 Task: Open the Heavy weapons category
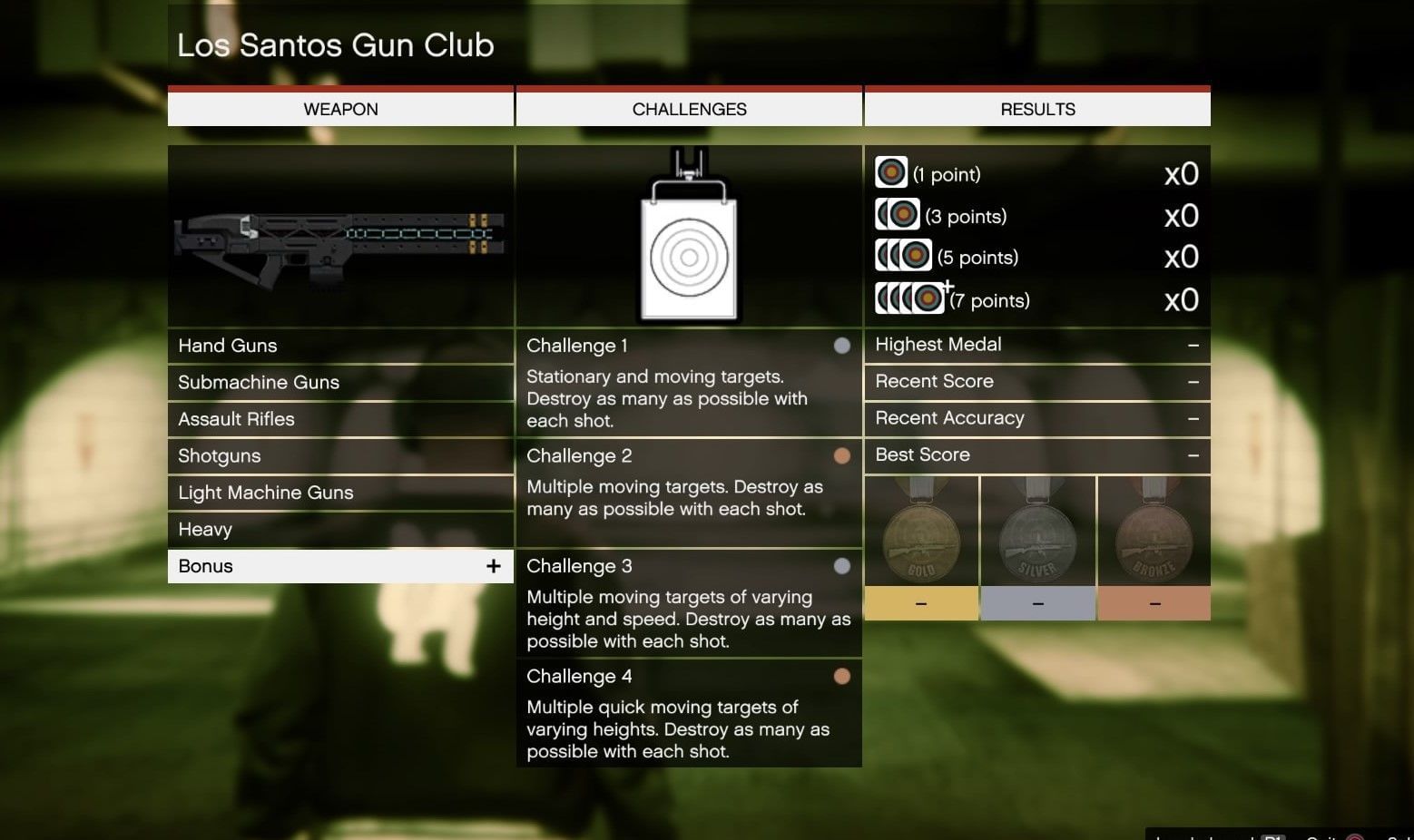(340, 529)
